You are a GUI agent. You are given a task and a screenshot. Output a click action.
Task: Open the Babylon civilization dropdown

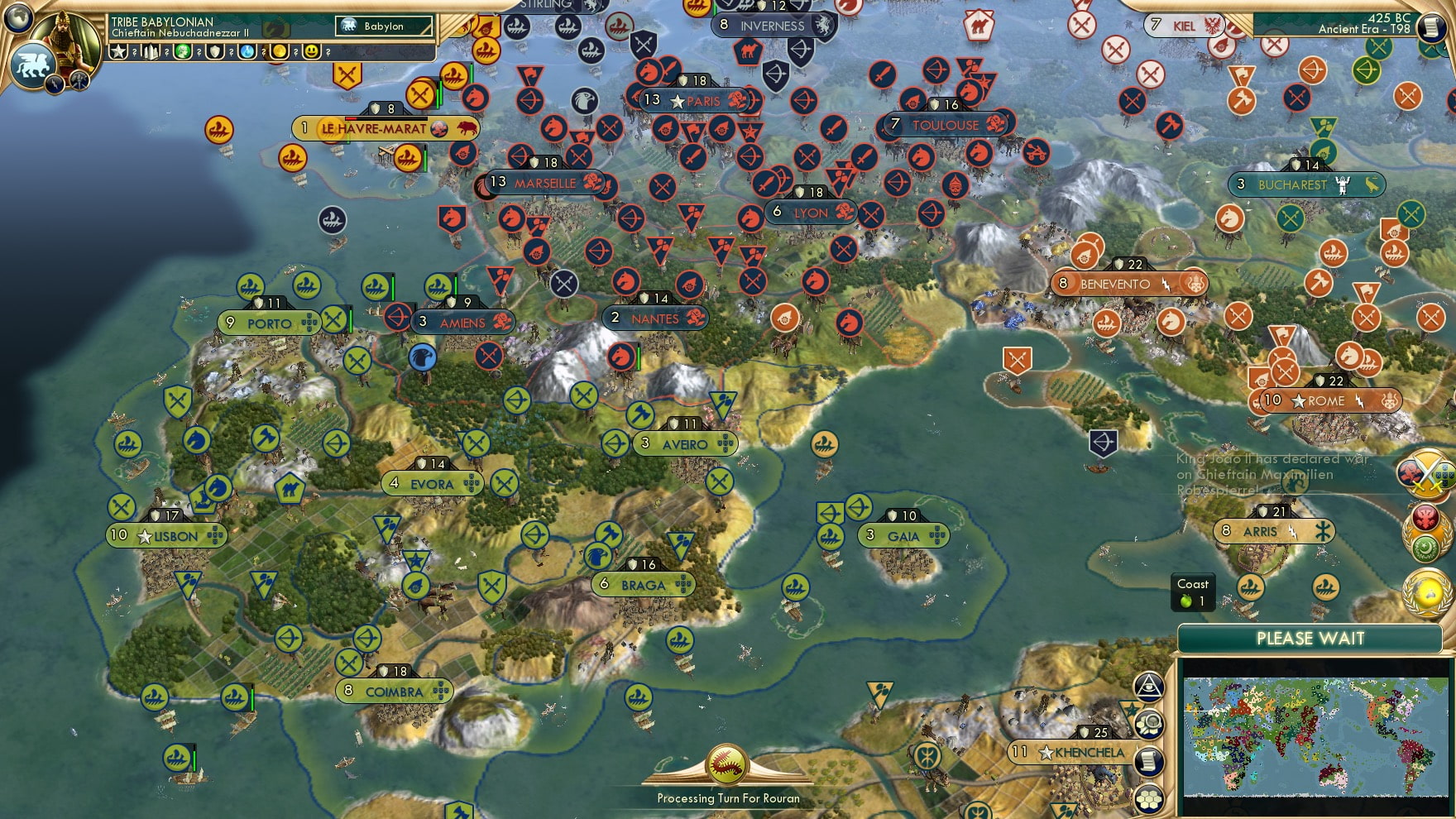click(384, 26)
